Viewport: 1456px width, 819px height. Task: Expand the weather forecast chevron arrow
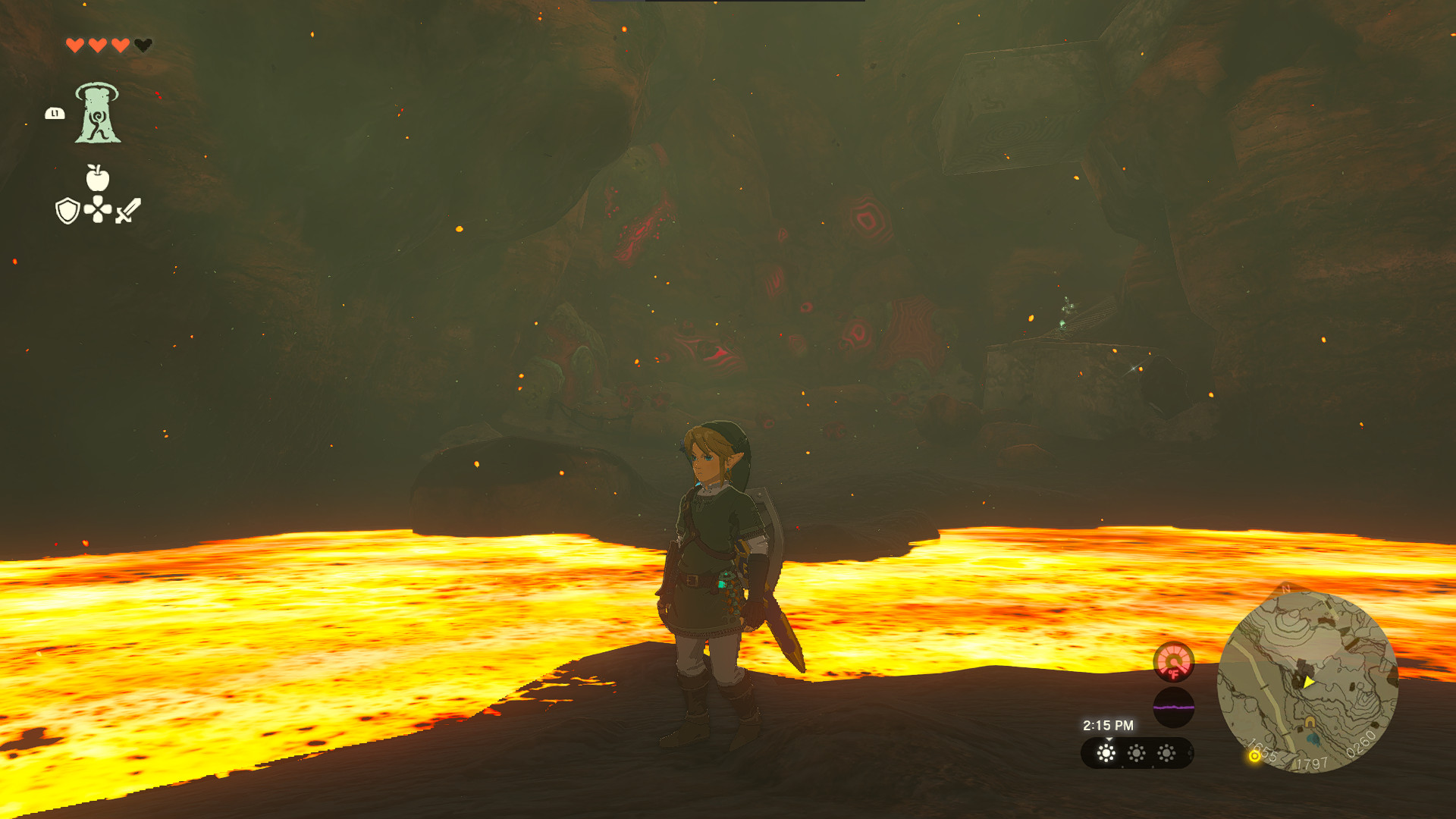(1109, 739)
